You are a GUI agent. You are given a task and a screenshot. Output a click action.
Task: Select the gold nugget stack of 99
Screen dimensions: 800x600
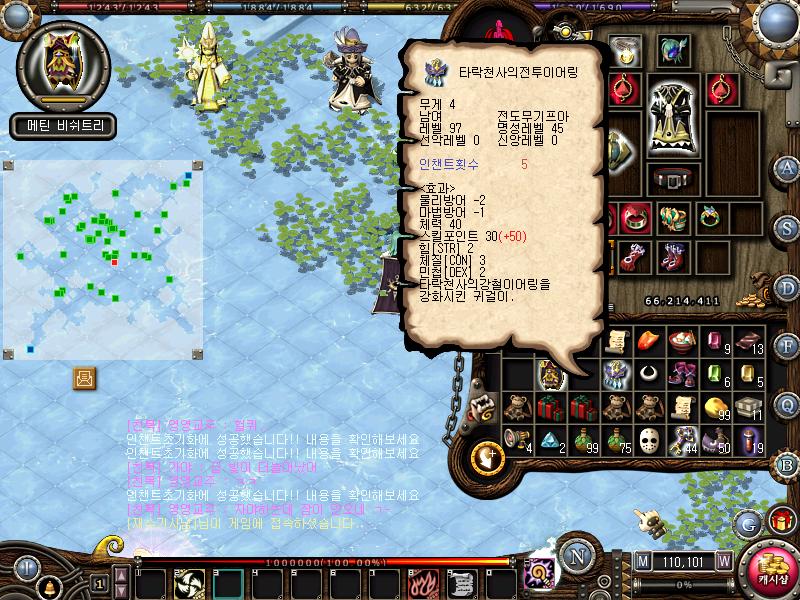pos(715,407)
